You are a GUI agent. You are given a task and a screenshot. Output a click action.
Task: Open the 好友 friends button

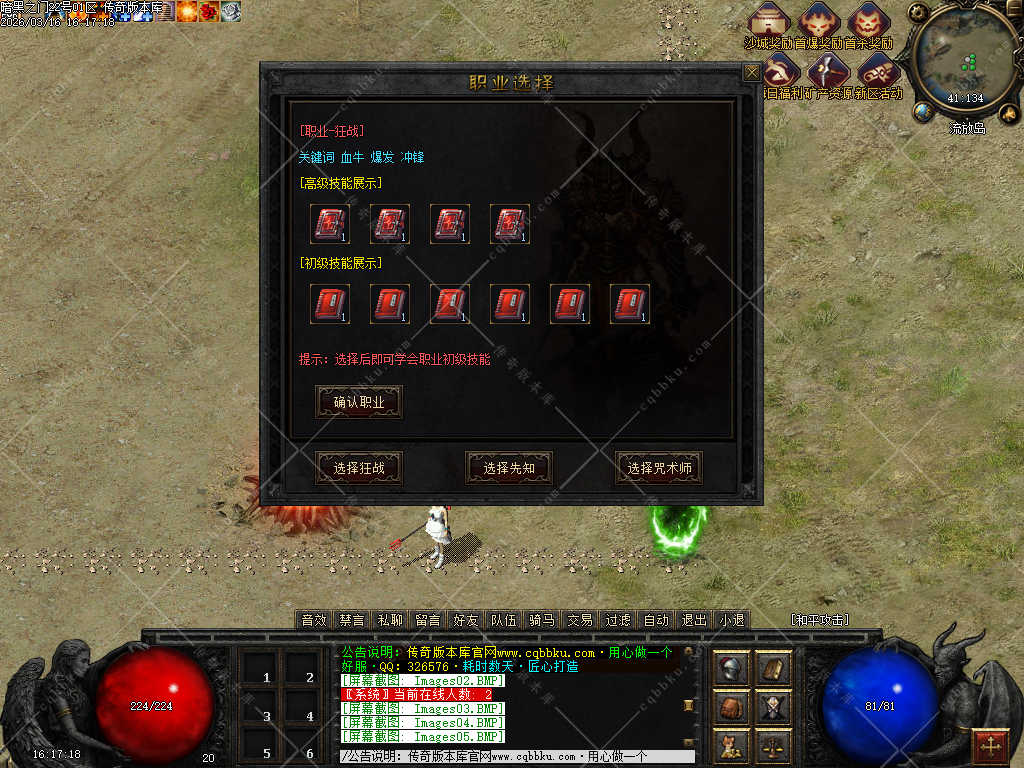465,620
